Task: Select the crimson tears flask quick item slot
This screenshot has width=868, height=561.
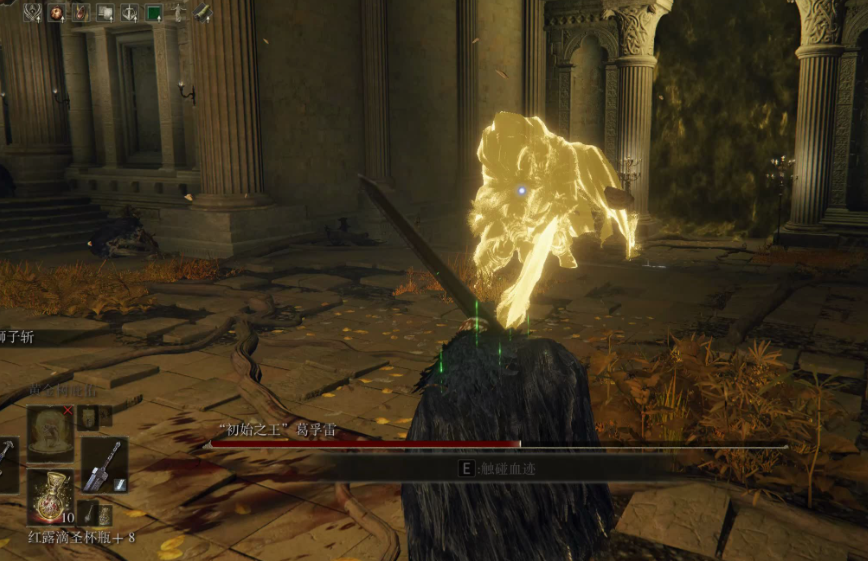Action: tap(49, 497)
